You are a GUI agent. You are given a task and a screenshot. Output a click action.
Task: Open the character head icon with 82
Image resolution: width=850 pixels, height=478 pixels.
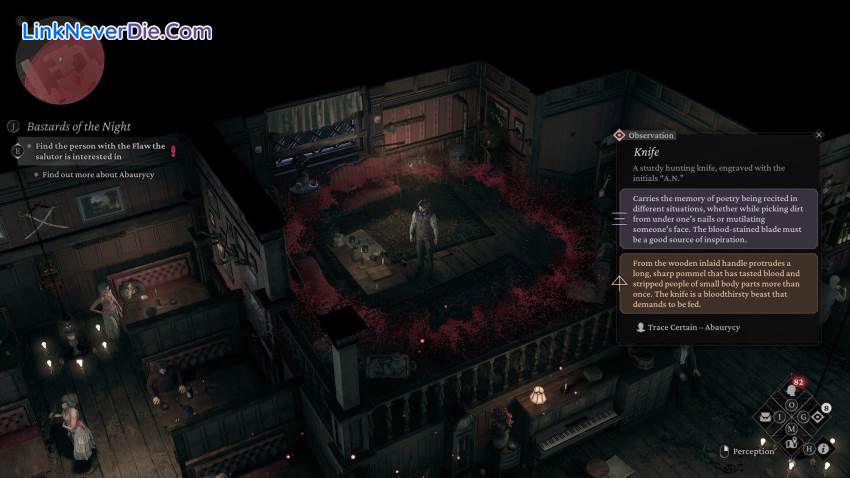coord(792,389)
